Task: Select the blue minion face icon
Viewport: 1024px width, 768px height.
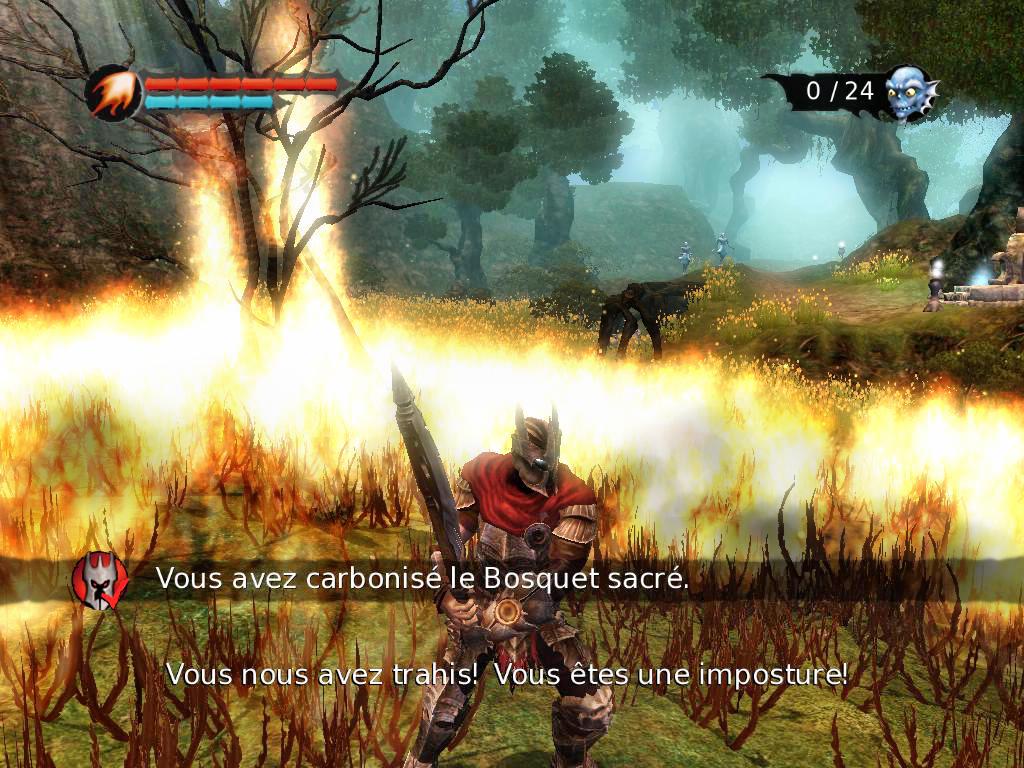Action: (908, 92)
